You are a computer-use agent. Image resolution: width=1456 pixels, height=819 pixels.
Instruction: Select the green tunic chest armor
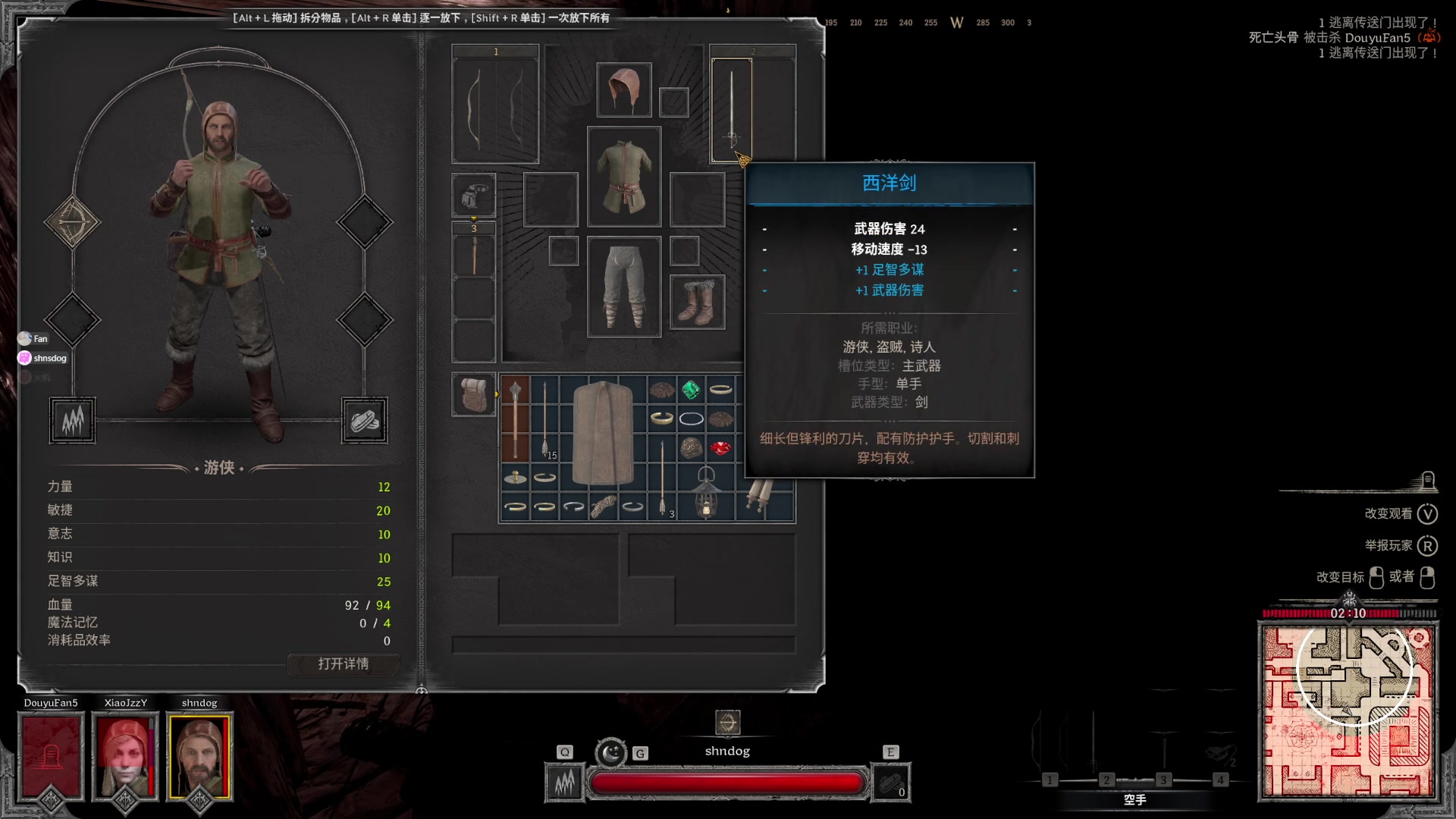pyautogui.click(x=623, y=177)
